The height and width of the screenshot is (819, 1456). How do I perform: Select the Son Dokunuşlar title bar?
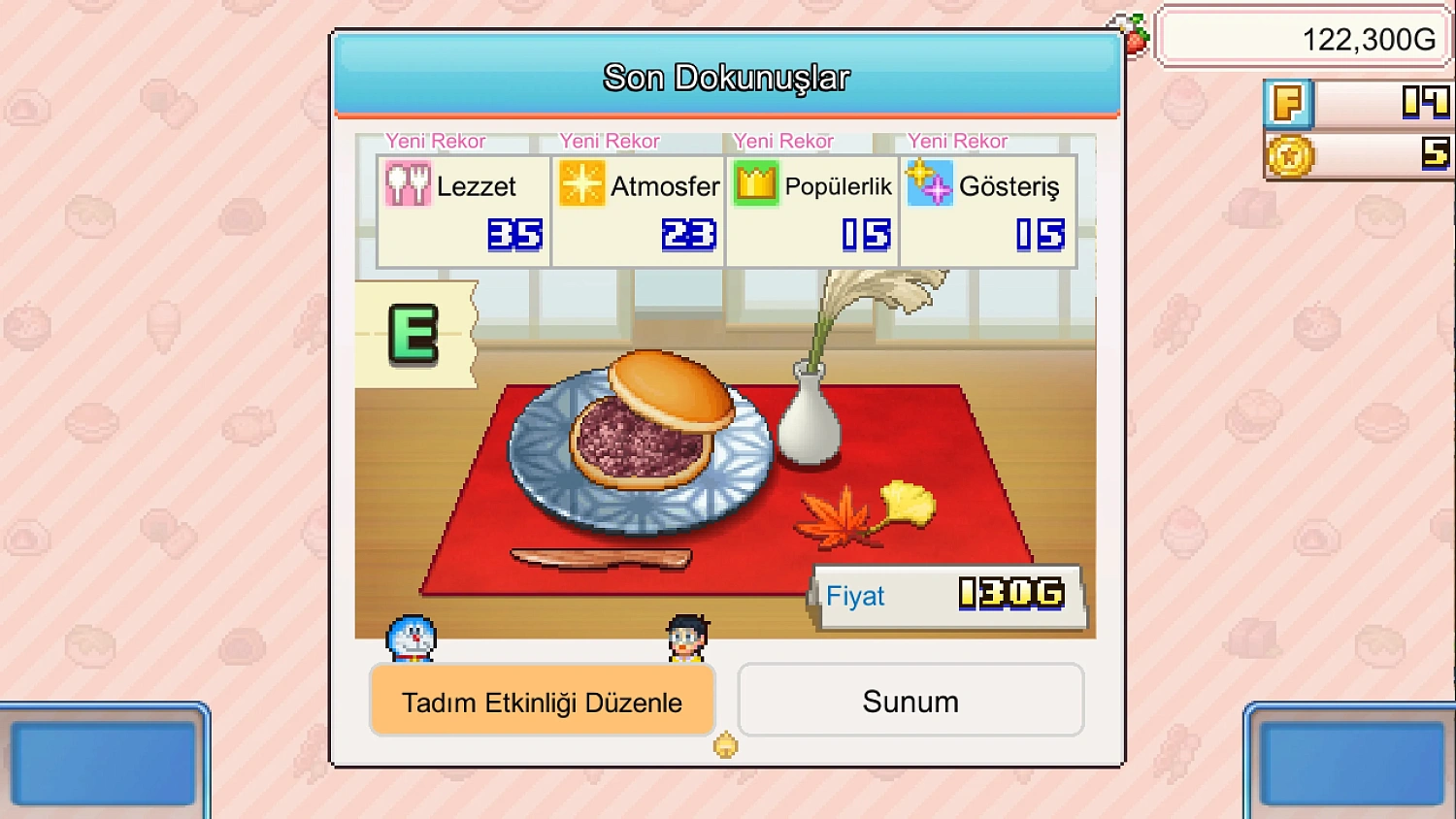point(726,77)
